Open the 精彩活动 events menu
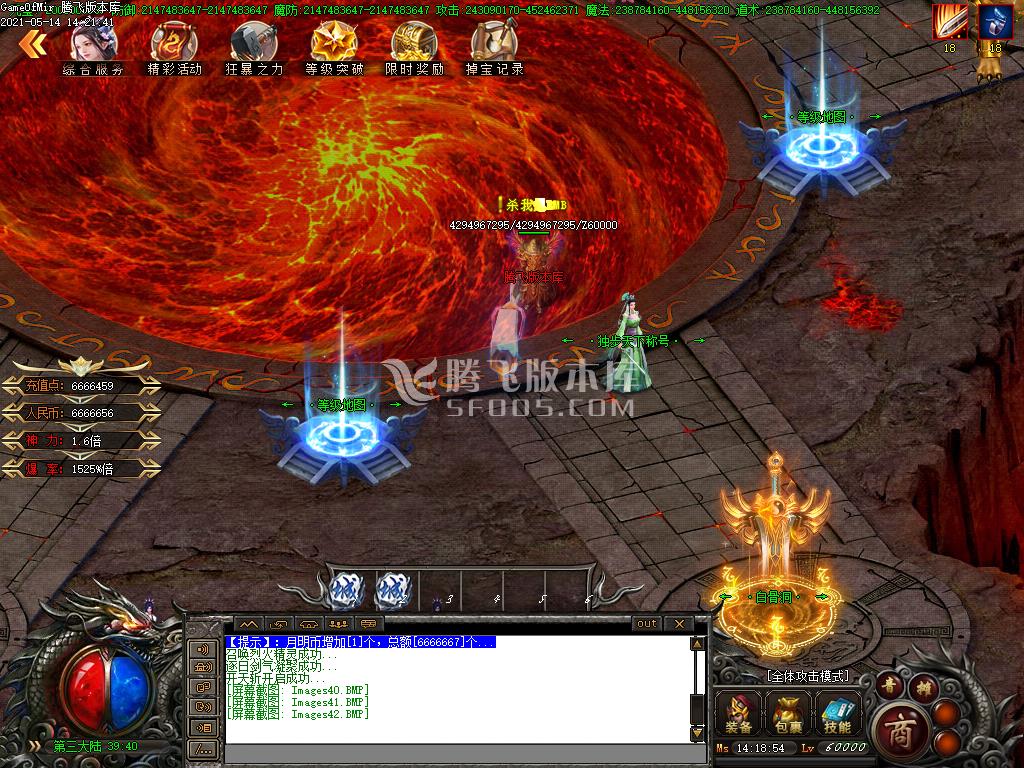 [x=174, y=48]
